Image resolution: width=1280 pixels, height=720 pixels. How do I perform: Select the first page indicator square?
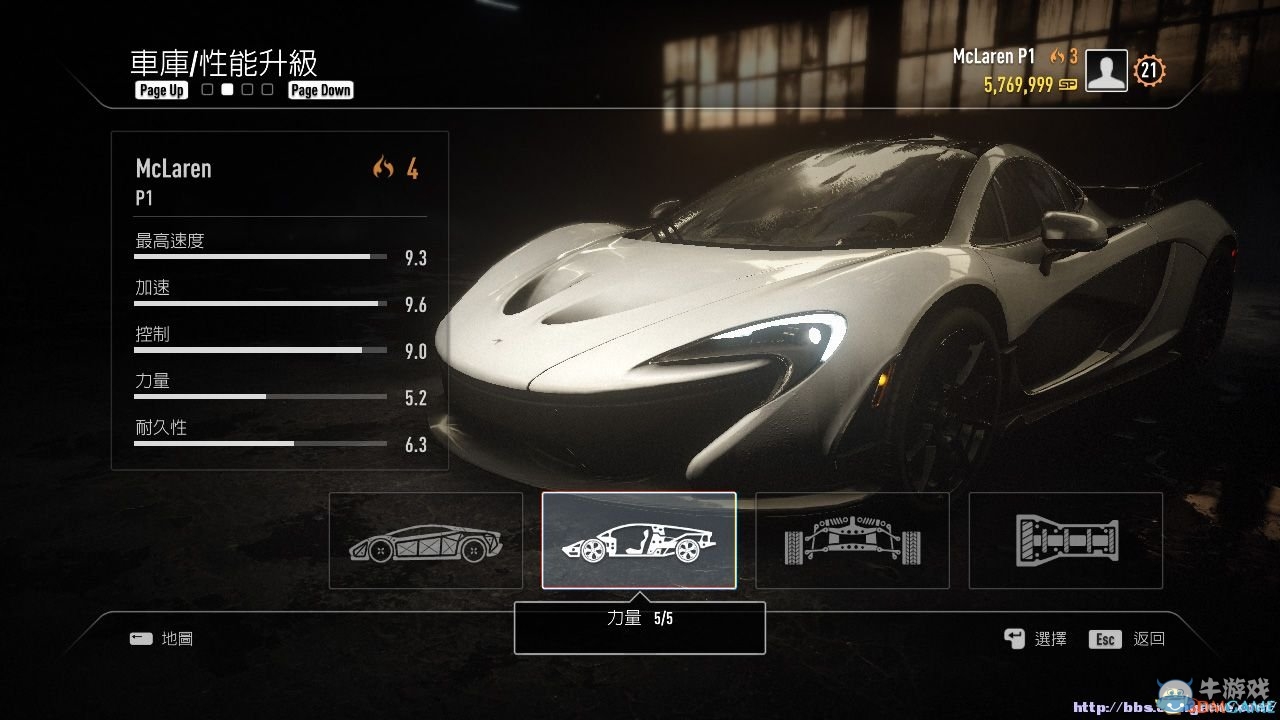click(206, 89)
